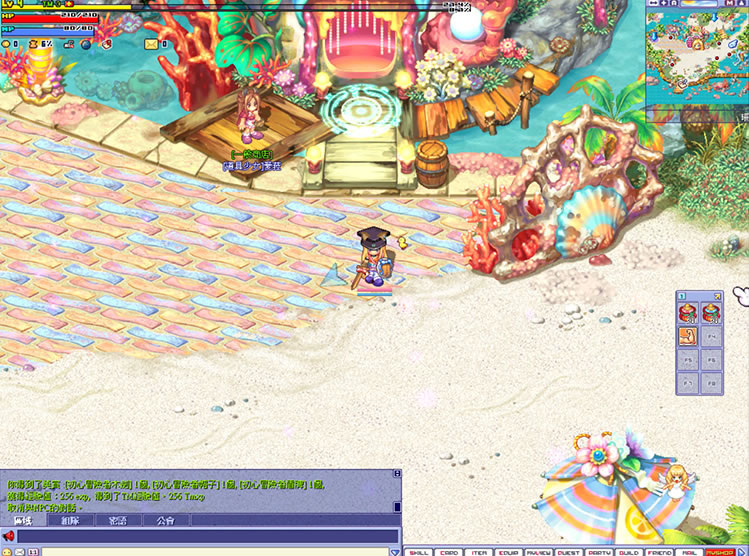Switch to the 組隊 chat tab
749x556 pixels.
click(x=69, y=520)
